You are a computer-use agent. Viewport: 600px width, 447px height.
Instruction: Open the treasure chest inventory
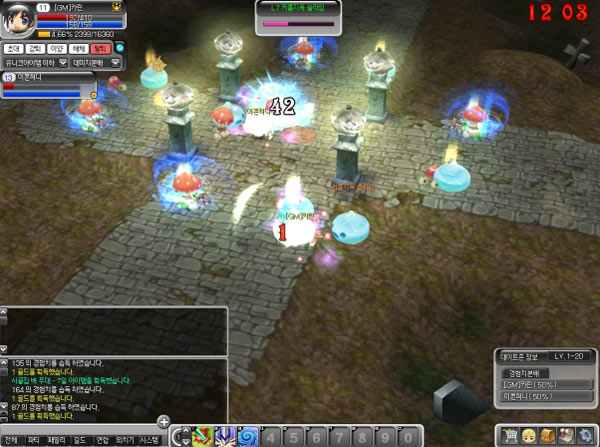coord(548,436)
